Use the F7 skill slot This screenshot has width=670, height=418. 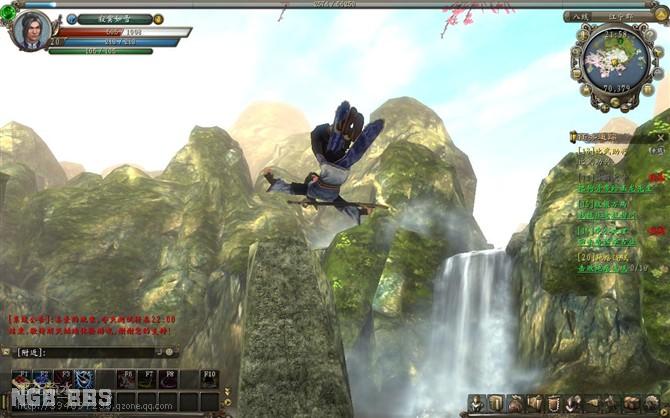pyautogui.click(x=147, y=379)
